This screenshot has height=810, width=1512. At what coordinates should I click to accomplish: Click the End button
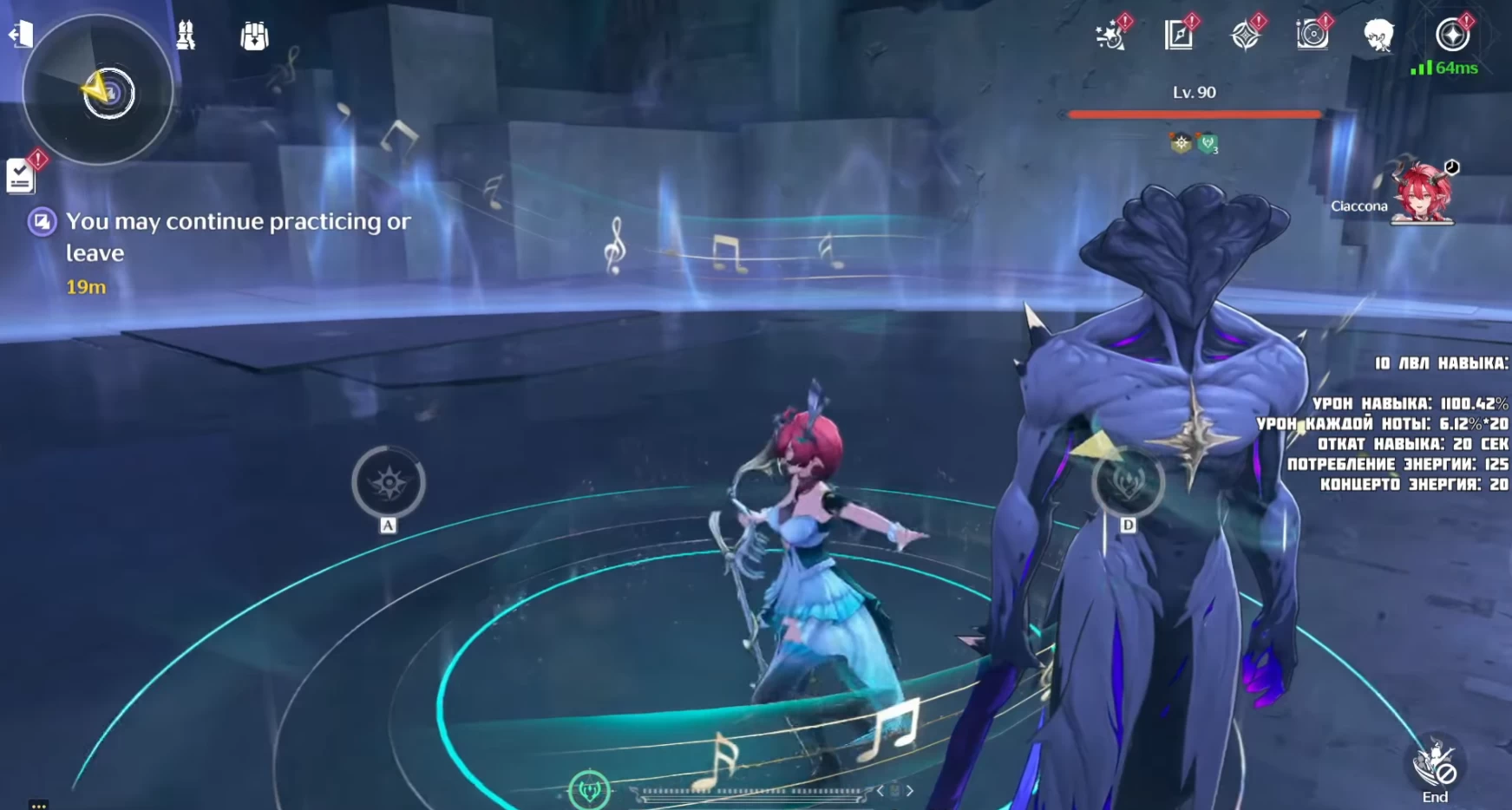pyautogui.click(x=1435, y=769)
